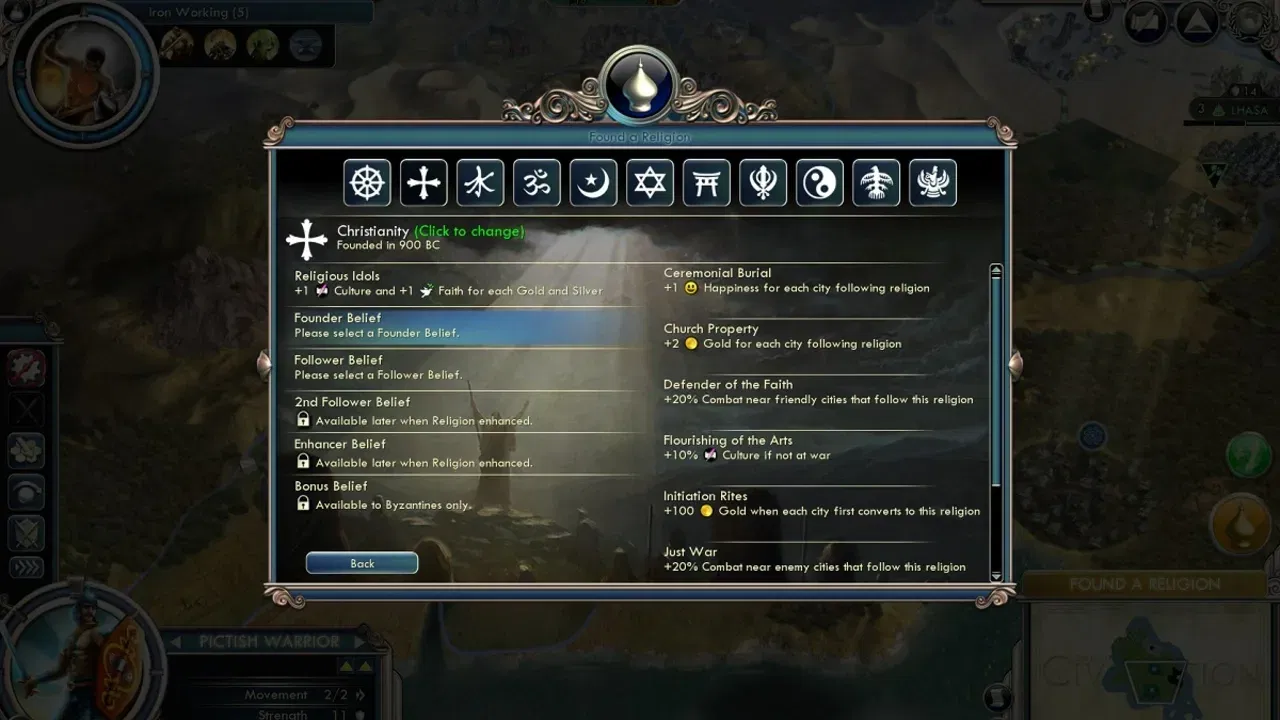Choose the Taoism yin-yang icon
The image size is (1280, 720).
(820, 183)
